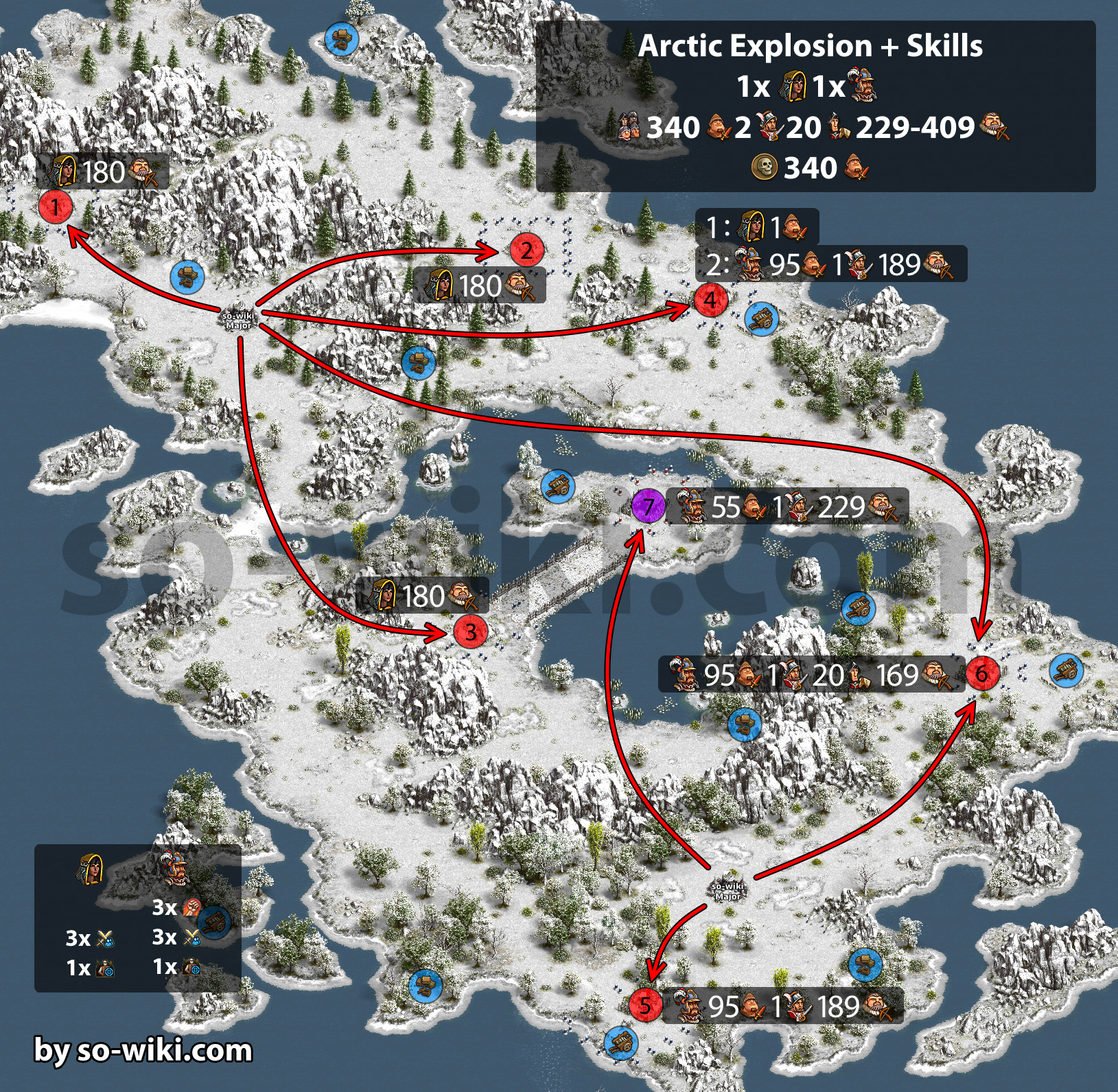The width and height of the screenshot is (1118, 1092).
Task: Choose red camp marker number 3
Action: pos(471,631)
